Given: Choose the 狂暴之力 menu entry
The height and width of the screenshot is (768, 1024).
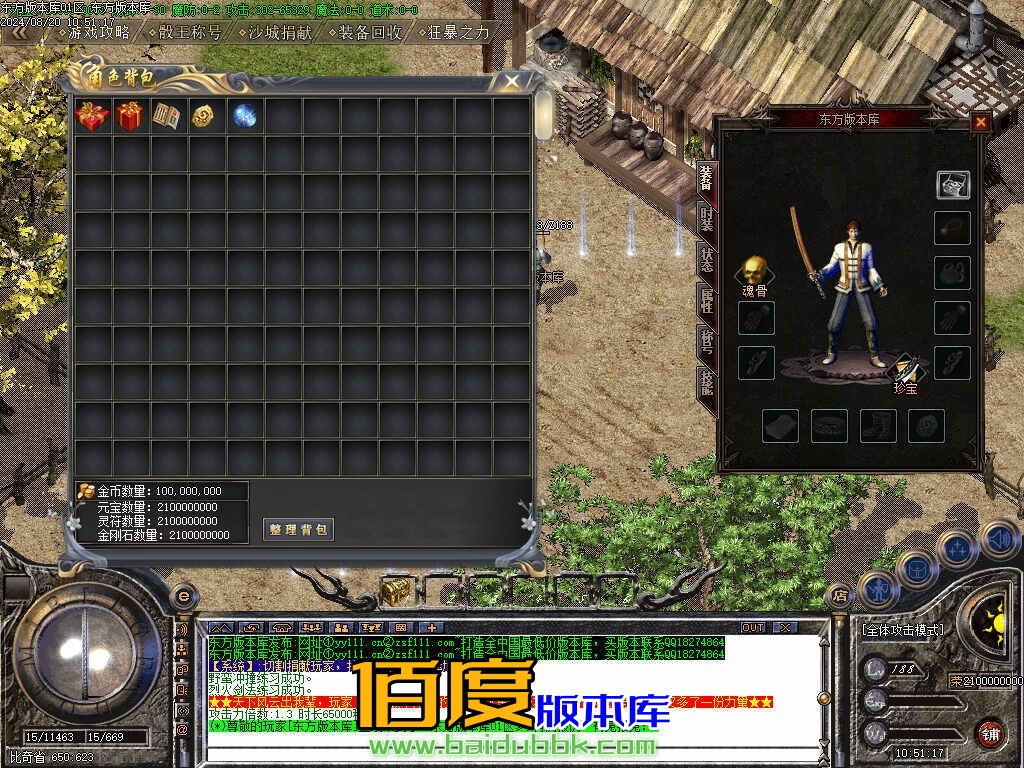Looking at the screenshot, I should [458, 31].
